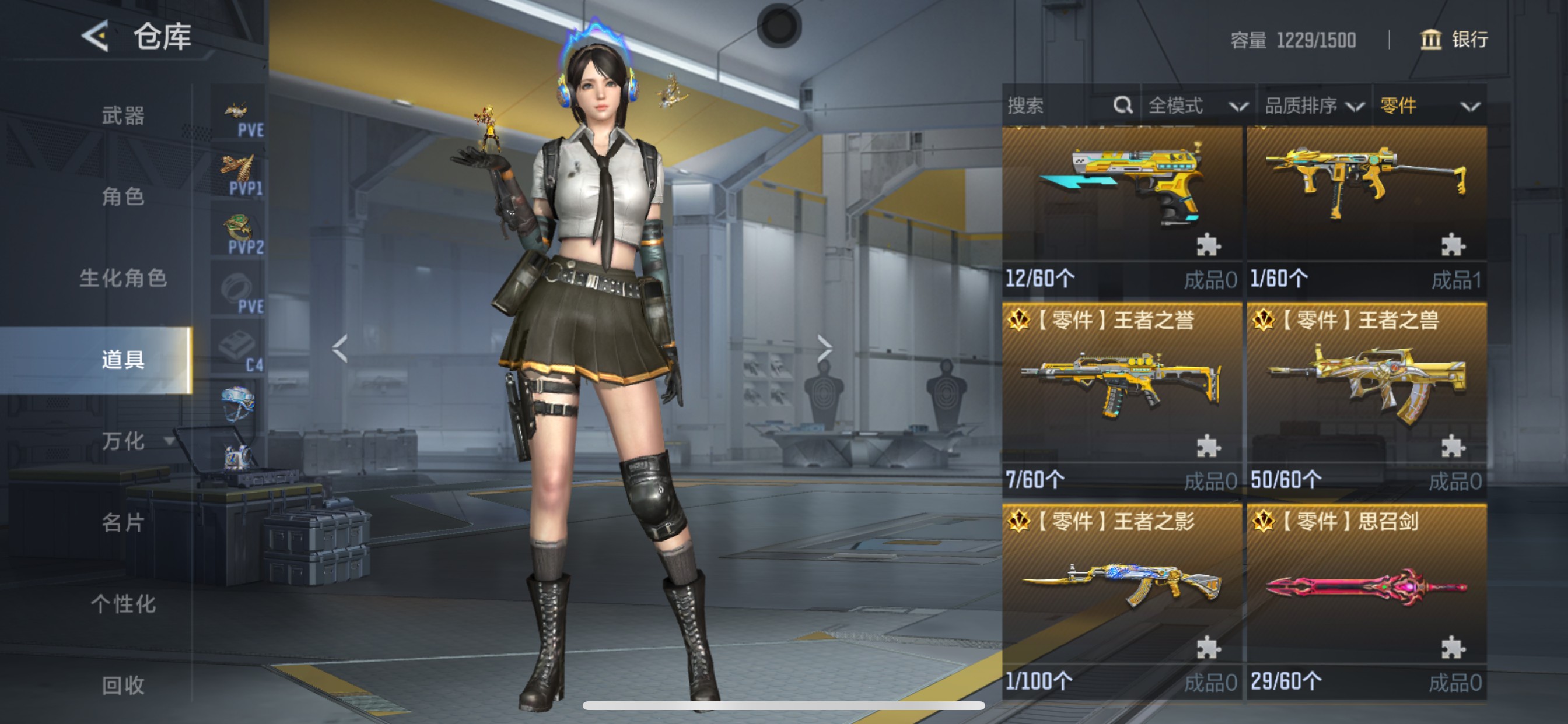This screenshot has width=1568, height=724.
Task: Open the 回收 recycle section
Action: (123, 685)
